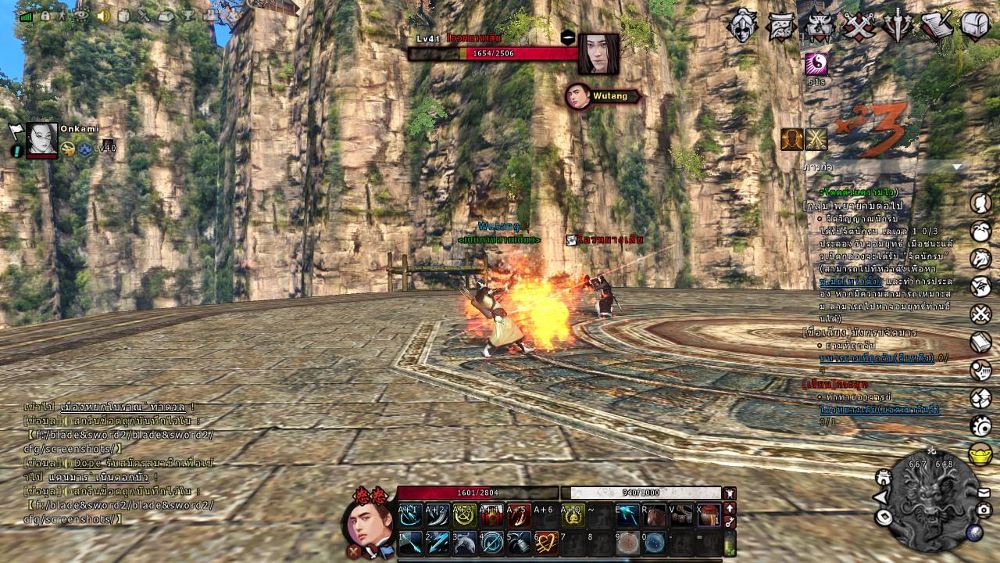Click the camera icon beside the minimap

(983, 509)
